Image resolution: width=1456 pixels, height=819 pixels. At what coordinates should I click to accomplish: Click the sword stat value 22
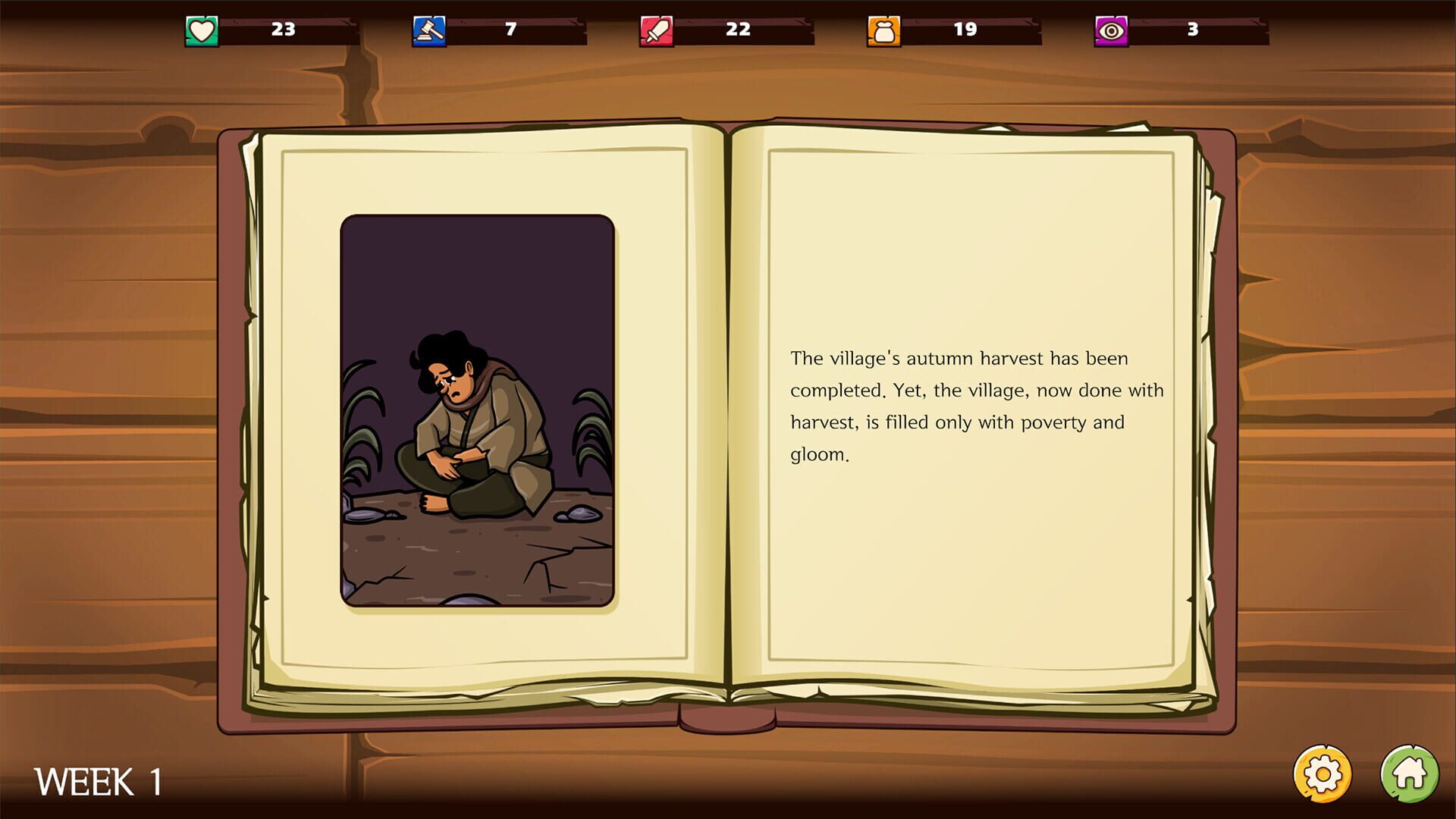point(739,30)
